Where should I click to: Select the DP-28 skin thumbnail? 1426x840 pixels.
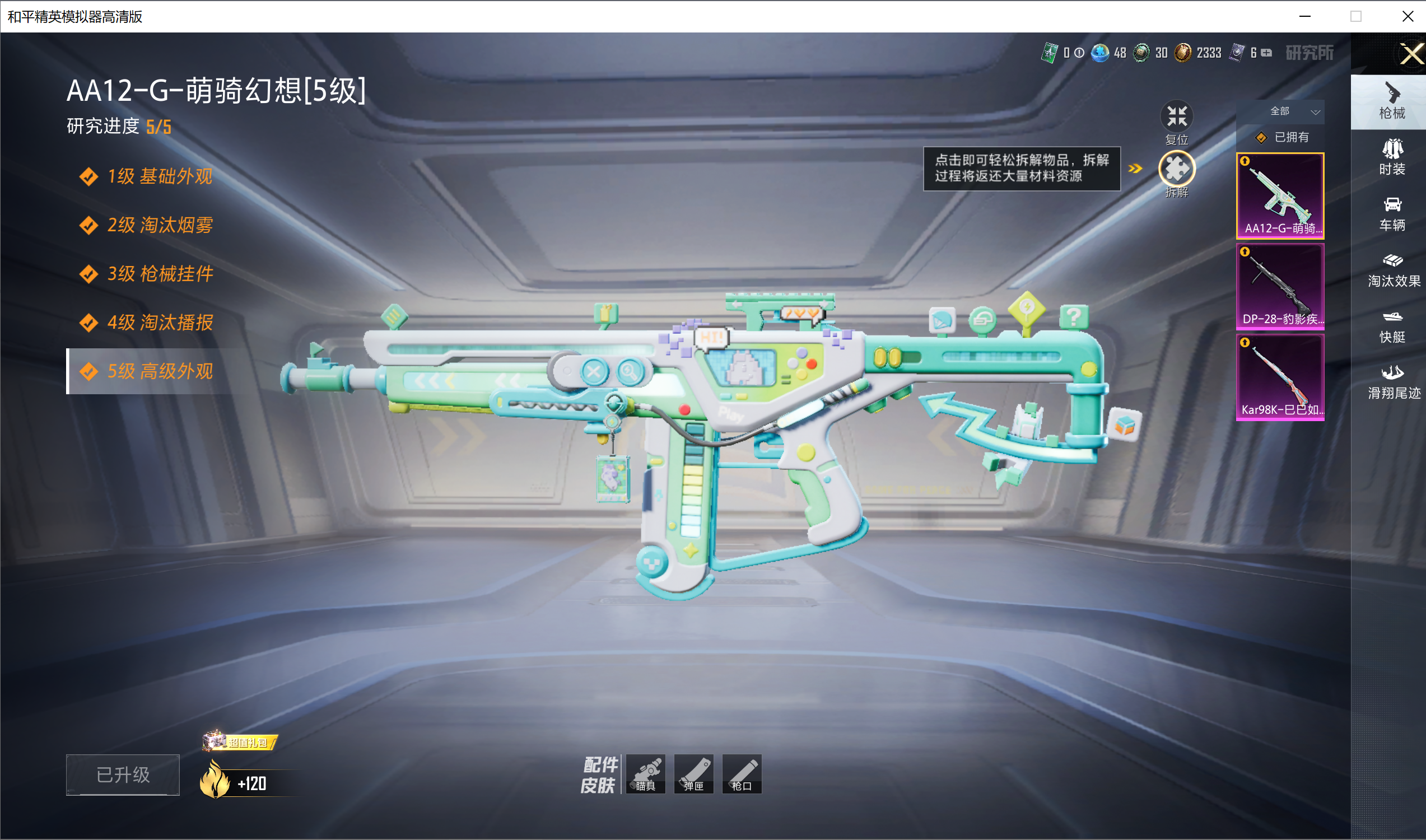1280,286
